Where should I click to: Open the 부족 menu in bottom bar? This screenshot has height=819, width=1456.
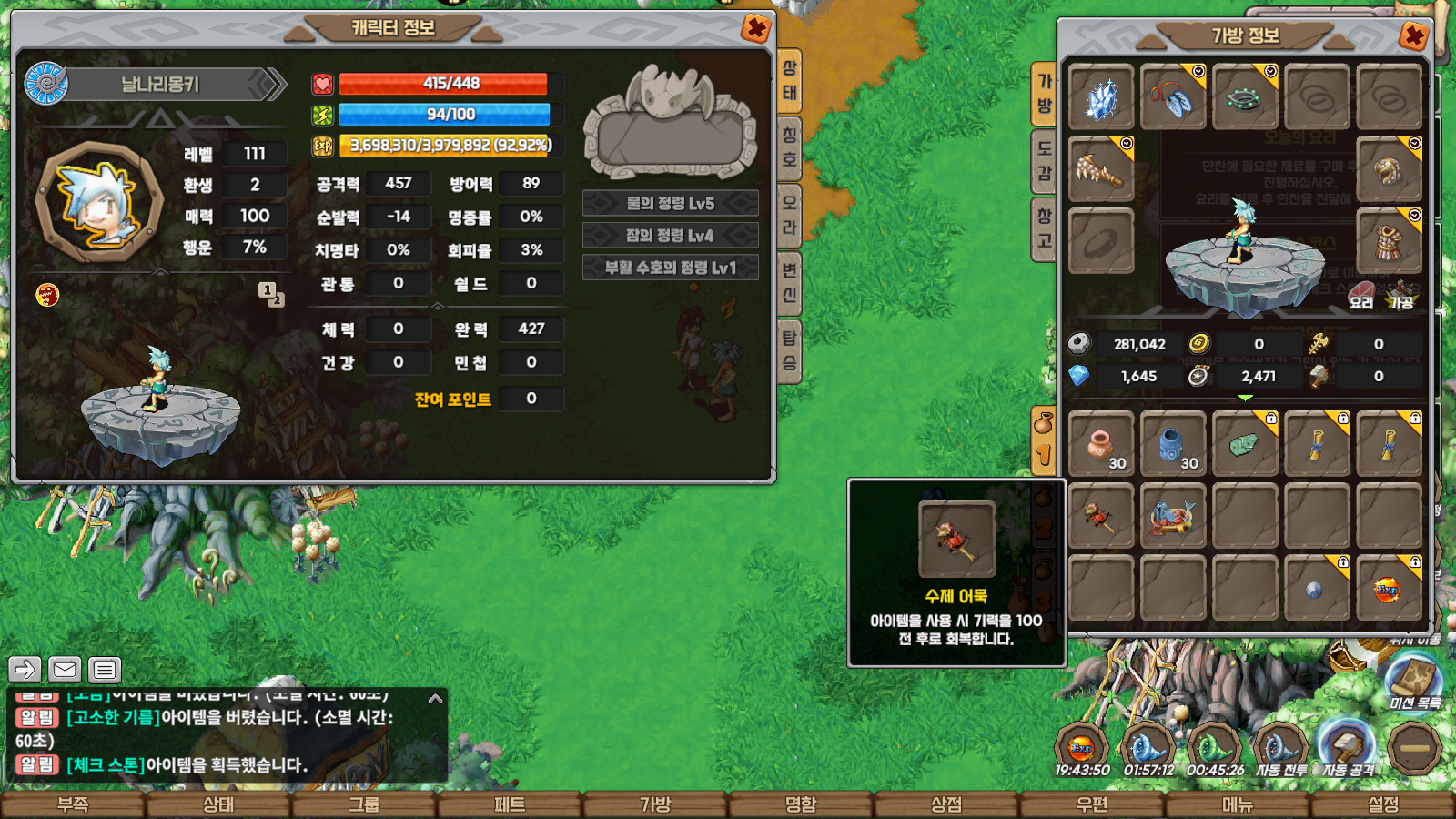[x=73, y=805]
